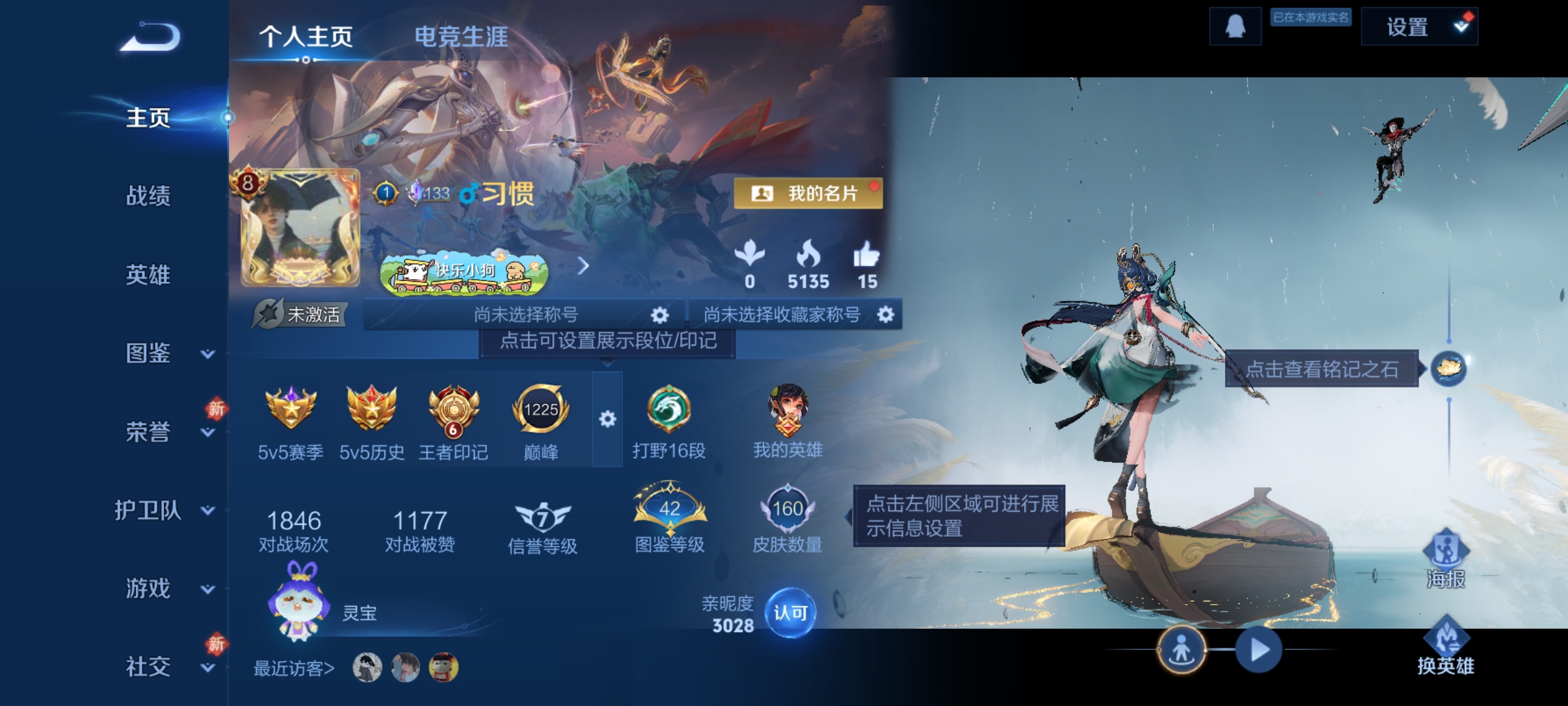The image size is (1568, 706).
Task: Open gear beside 尚未选择收藏家称号
Action: click(886, 314)
